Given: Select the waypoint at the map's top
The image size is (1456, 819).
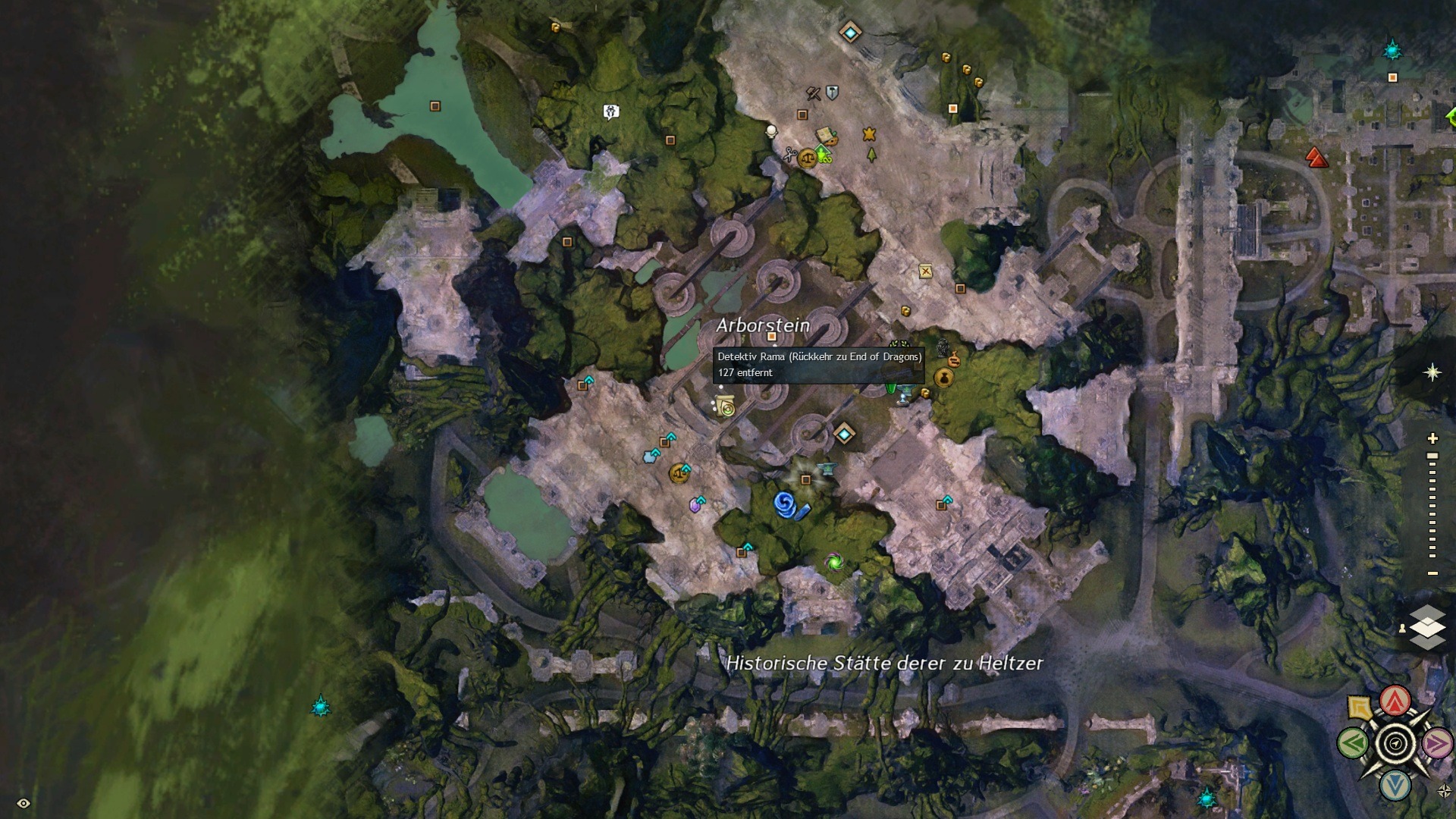Looking at the screenshot, I should [x=850, y=33].
